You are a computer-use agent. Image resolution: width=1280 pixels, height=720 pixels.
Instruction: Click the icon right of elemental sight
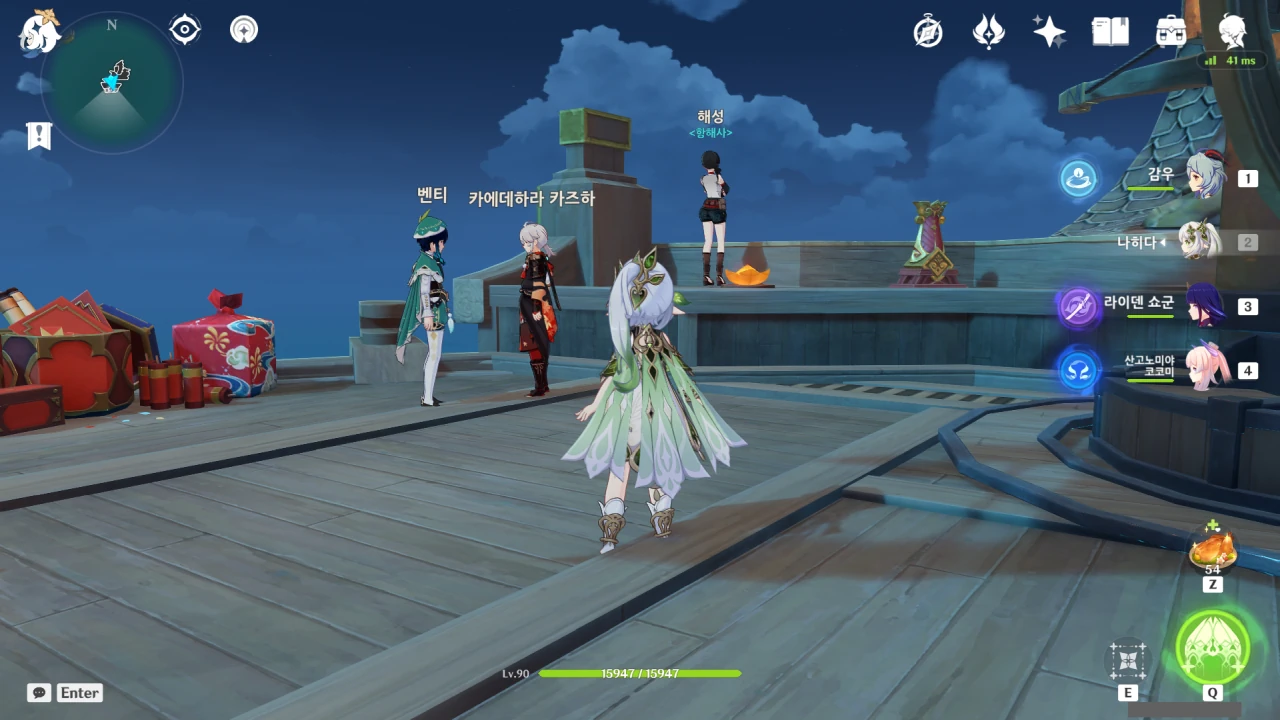click(x=243, y=30)
